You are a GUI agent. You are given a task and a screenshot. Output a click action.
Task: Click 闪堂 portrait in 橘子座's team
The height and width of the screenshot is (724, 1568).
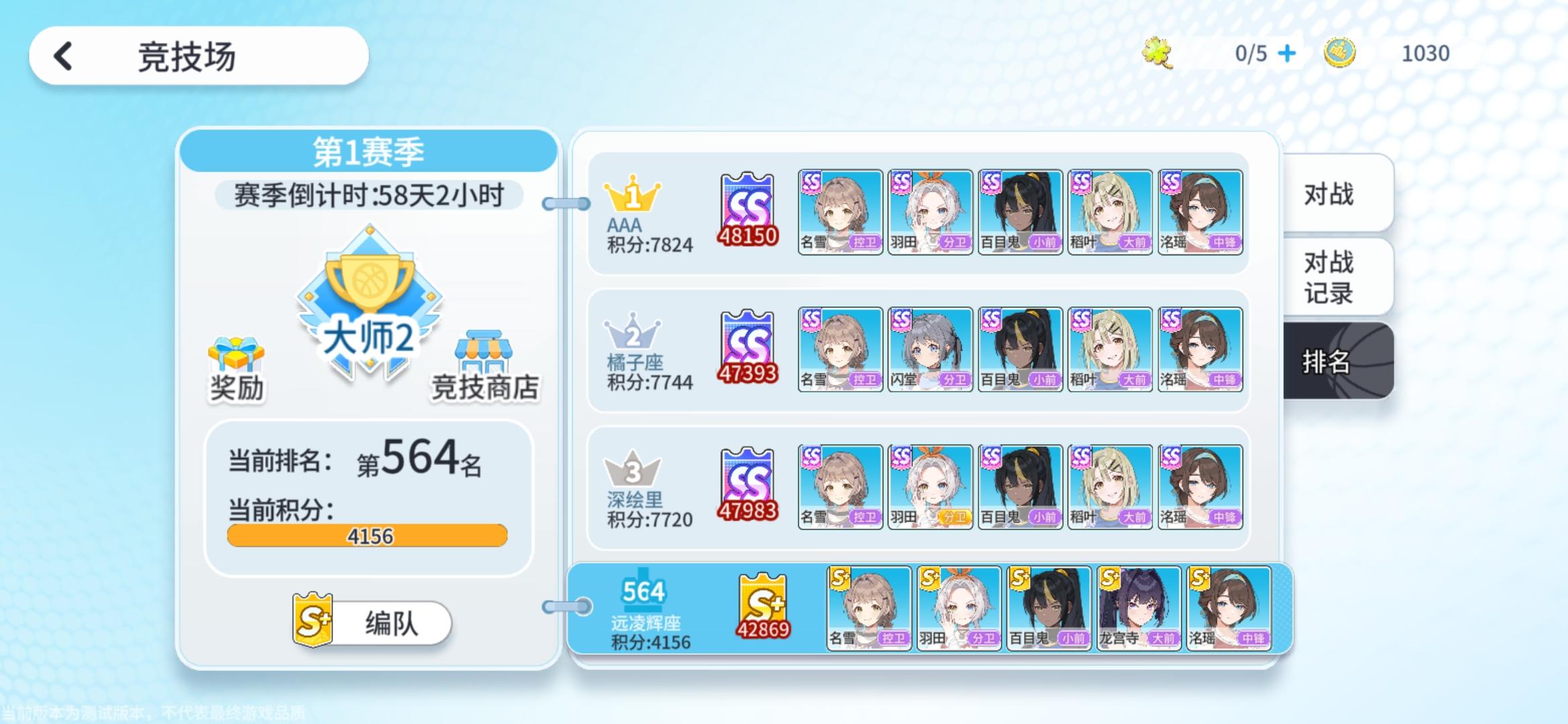[930, 348]
